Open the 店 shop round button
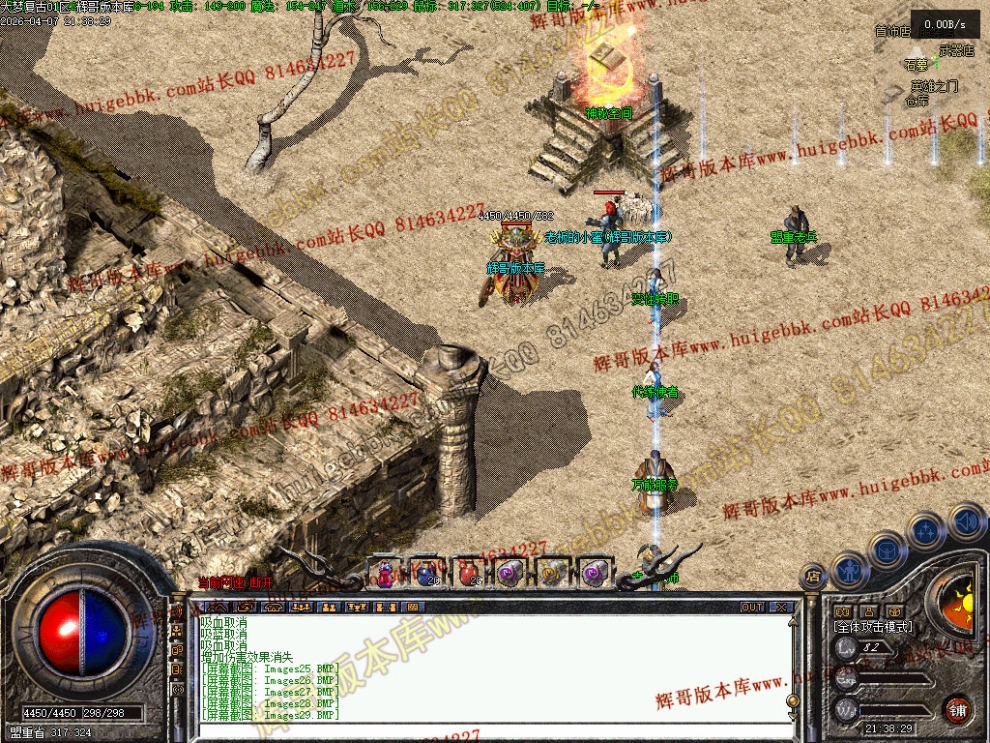 (812, 577)
